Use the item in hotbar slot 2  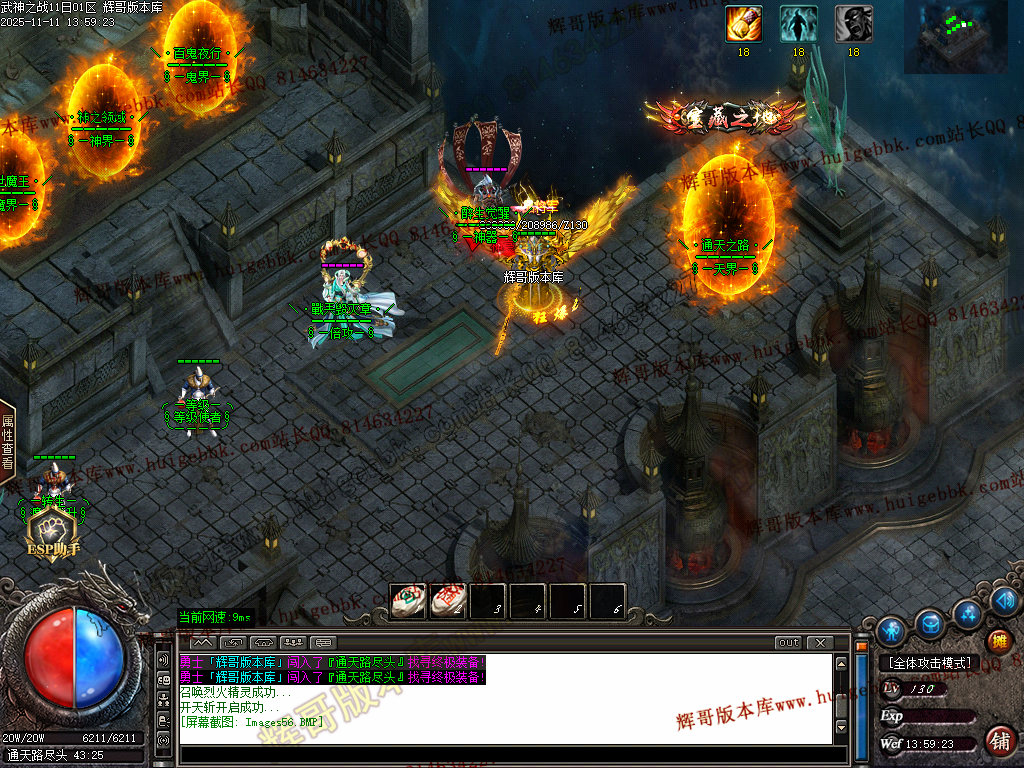point(447,601)
